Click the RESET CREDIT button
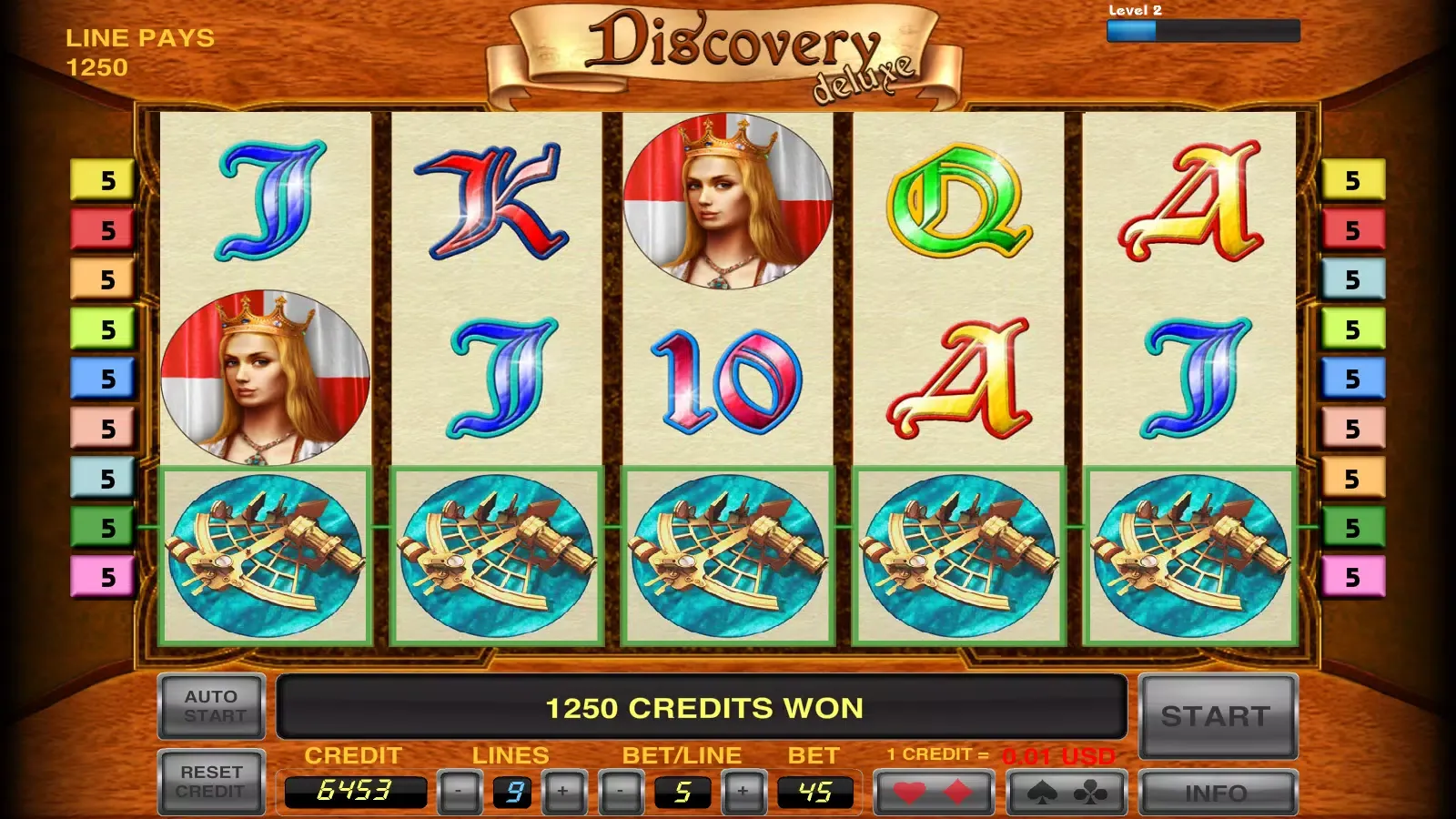The width and height of the screenshot is (1456, 819). click(x=212, y=782)
